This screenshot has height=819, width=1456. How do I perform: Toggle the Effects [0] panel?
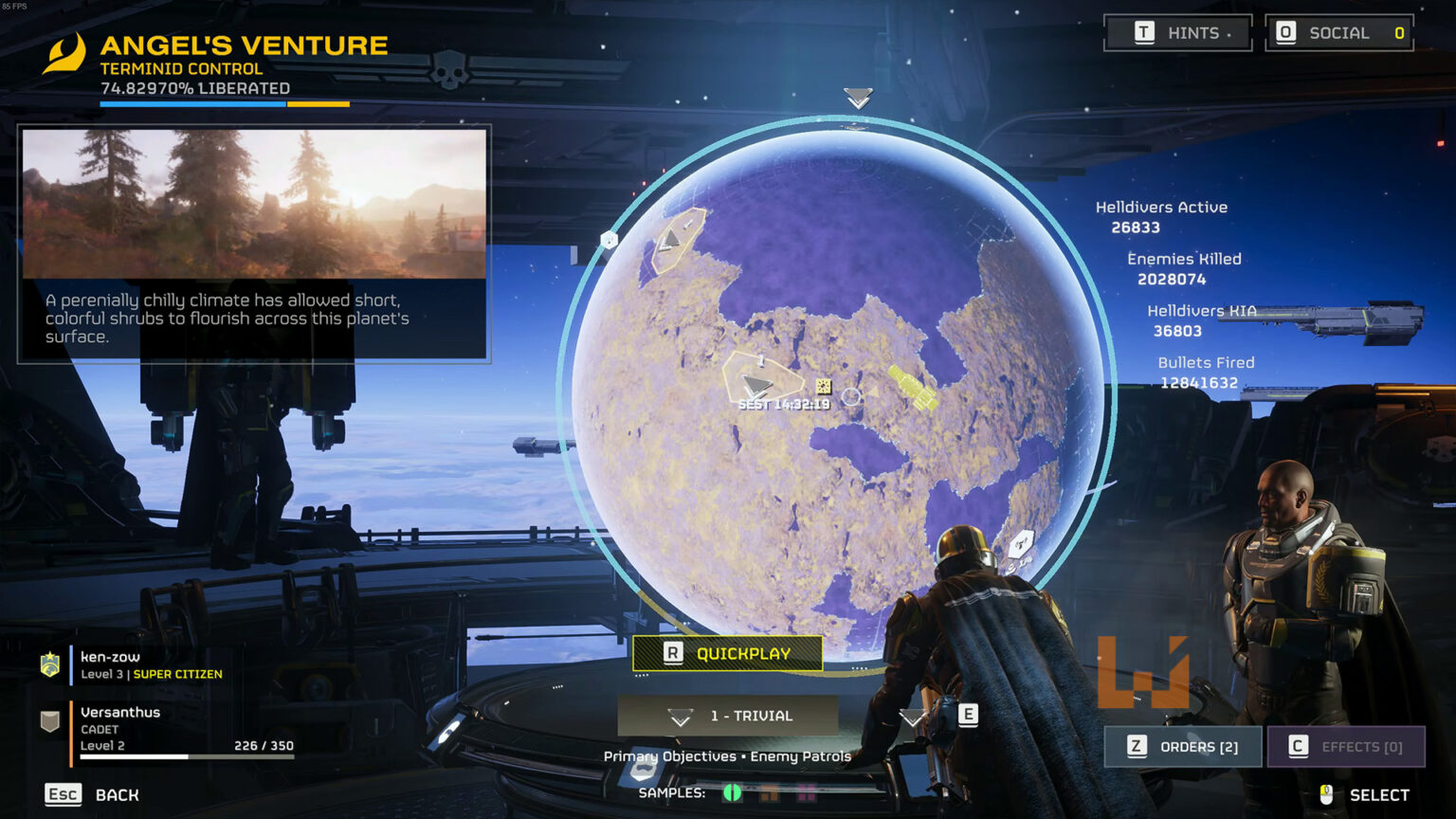pos(1346,747)
